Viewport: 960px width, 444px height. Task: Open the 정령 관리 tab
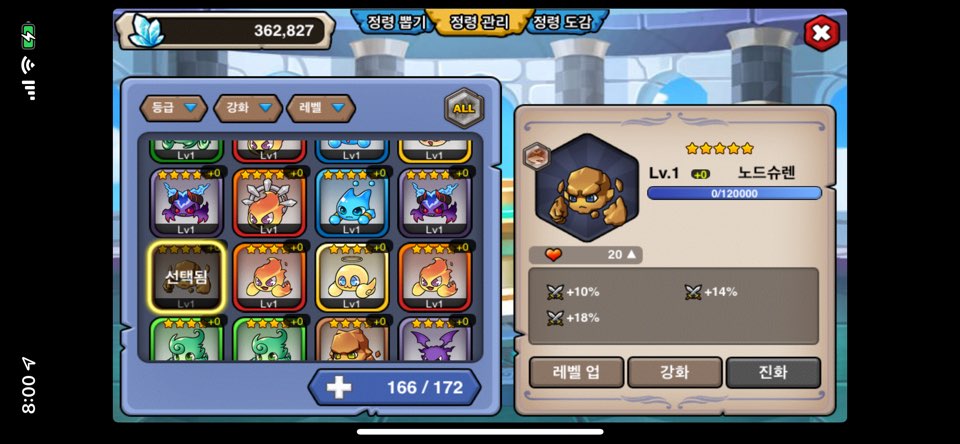(479, 21)
